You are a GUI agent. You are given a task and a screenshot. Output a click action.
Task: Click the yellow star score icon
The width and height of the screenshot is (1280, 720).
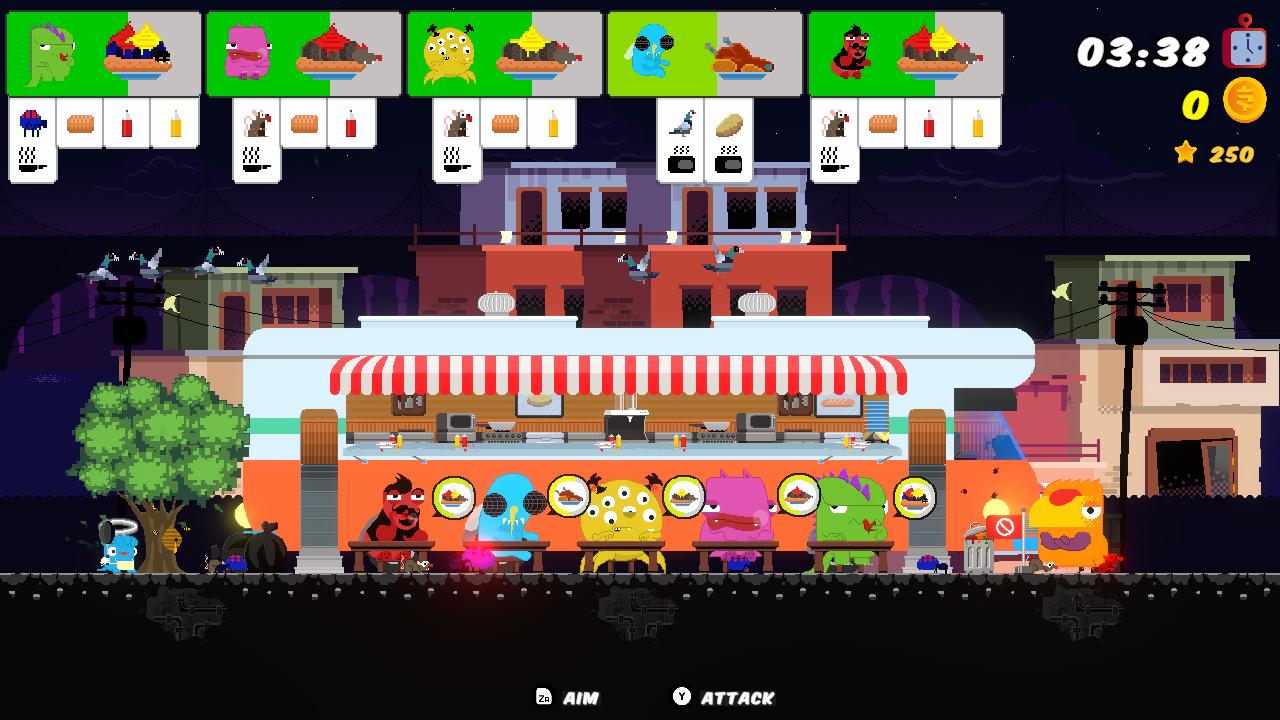tap(1186, 152)
